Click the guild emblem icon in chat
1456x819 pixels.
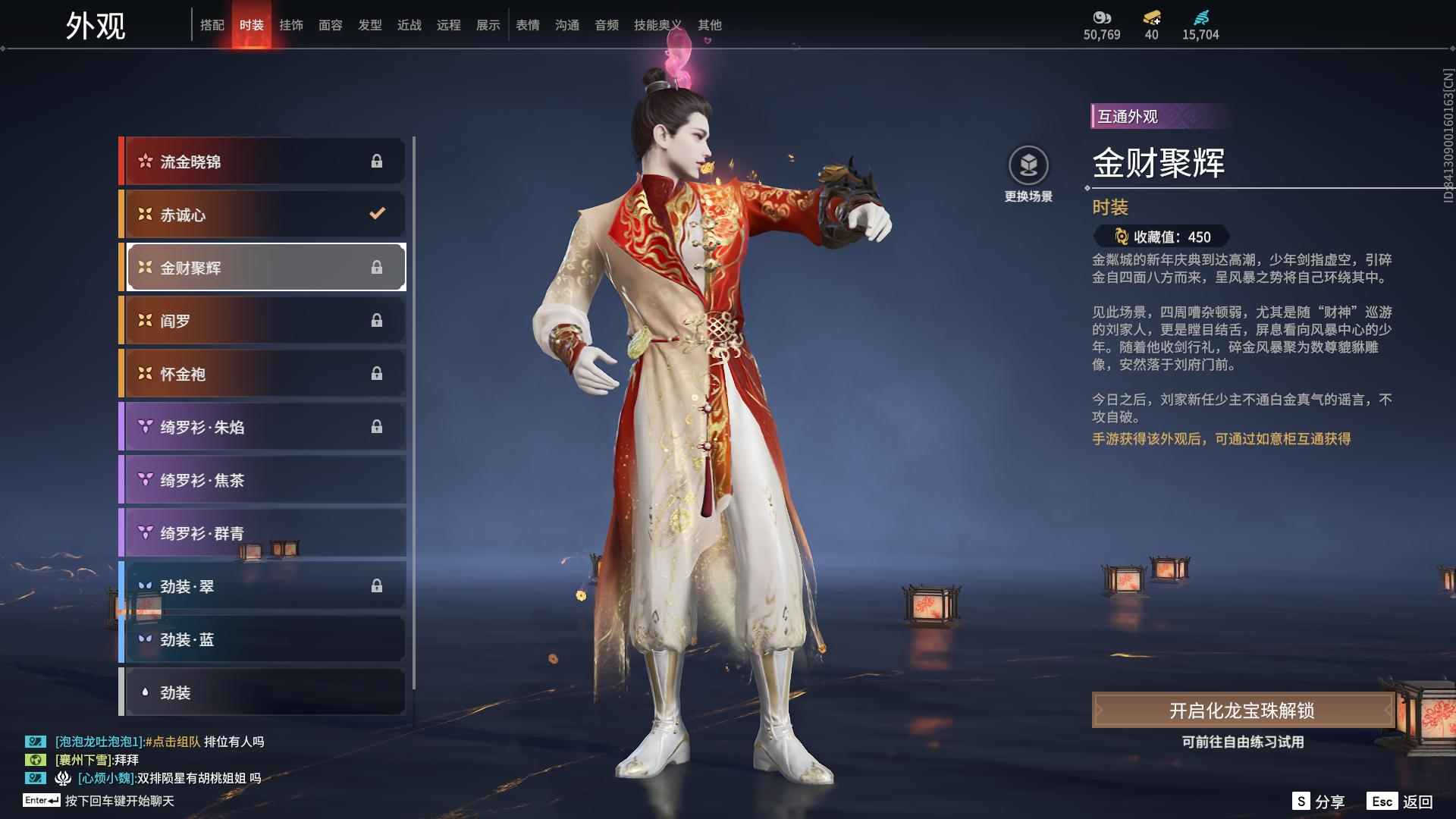point(64,779)
